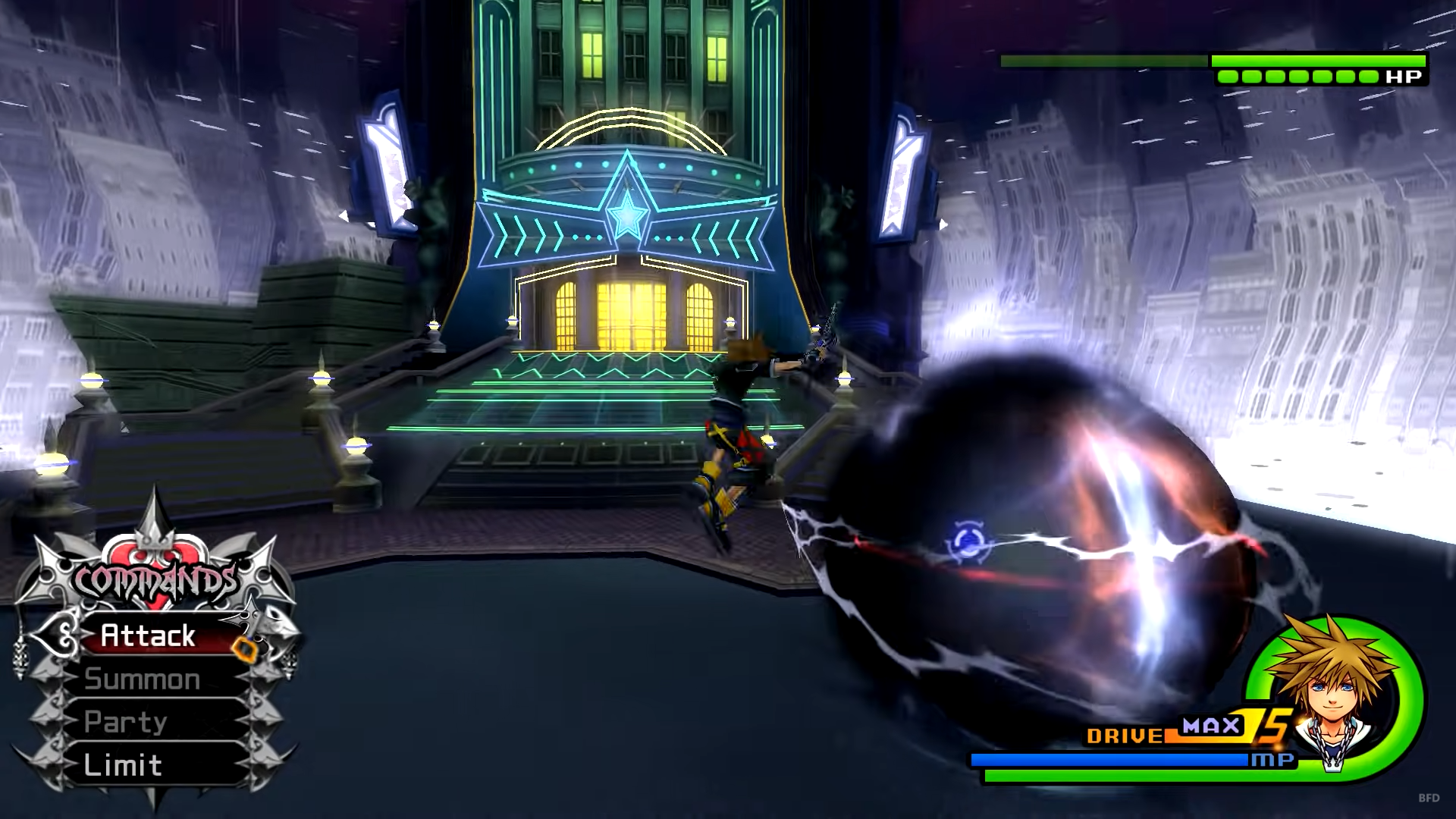
Task: Select the Attack command
Action: click(x=149, y=635)
